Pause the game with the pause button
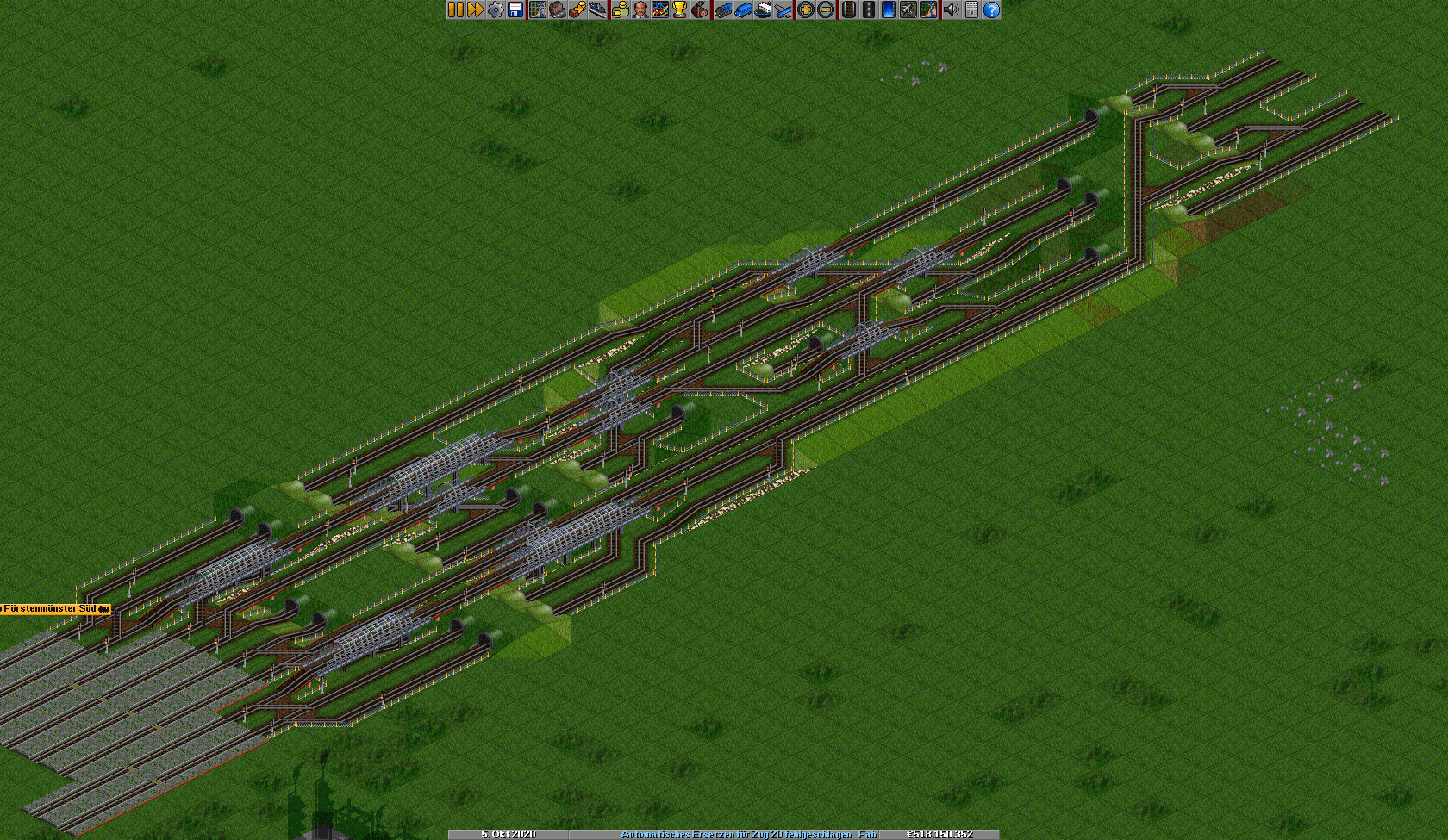 pos(455,9)
